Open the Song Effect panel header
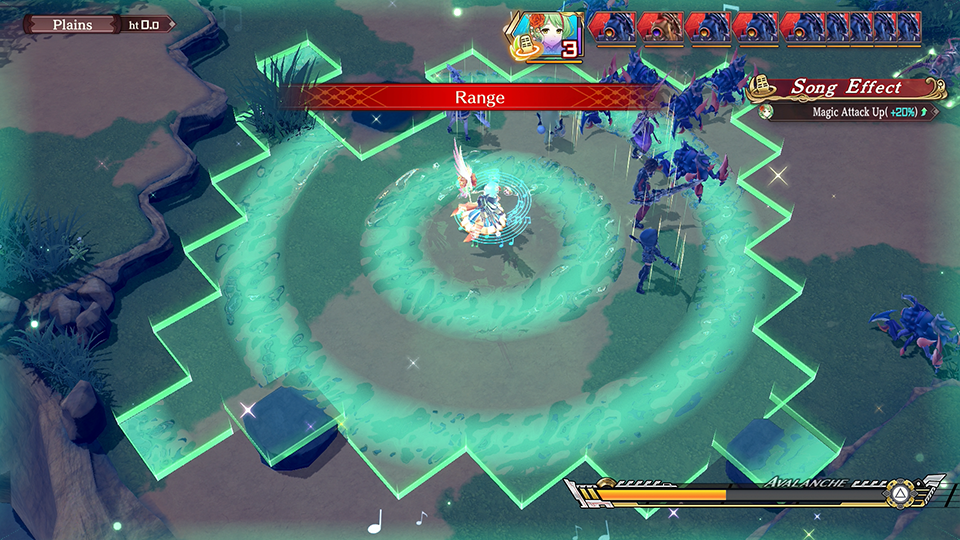Screen dimensions: 960x540 (x=845, y=87)
